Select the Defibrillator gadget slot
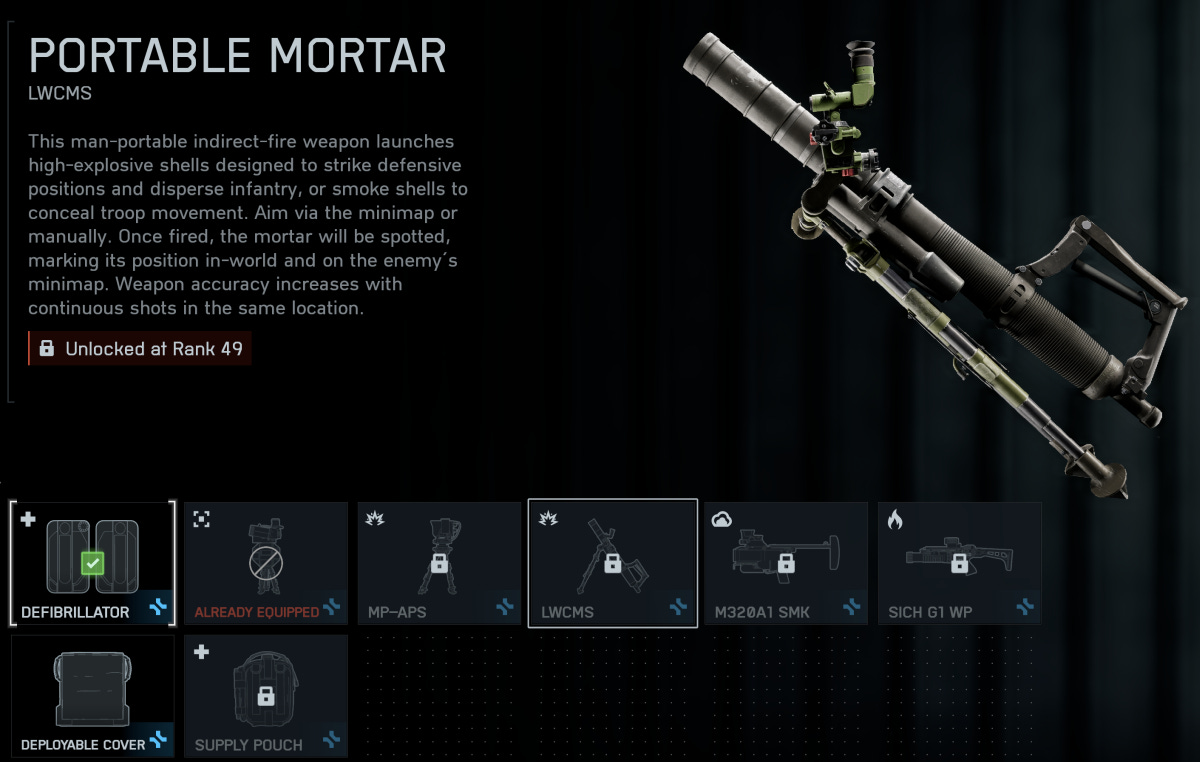 (x=93, y=563)
